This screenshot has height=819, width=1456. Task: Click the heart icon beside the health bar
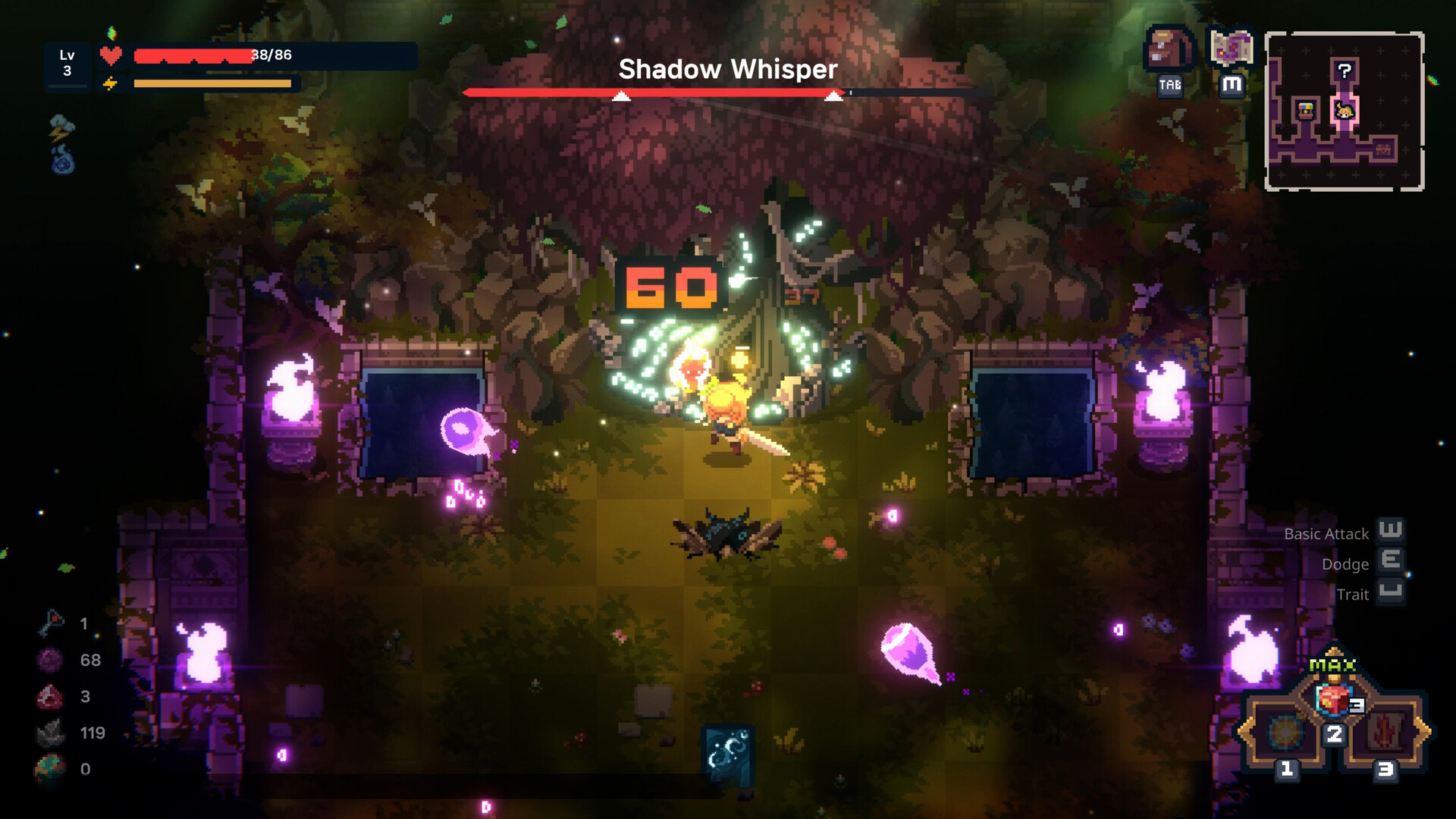pos(110,54)
